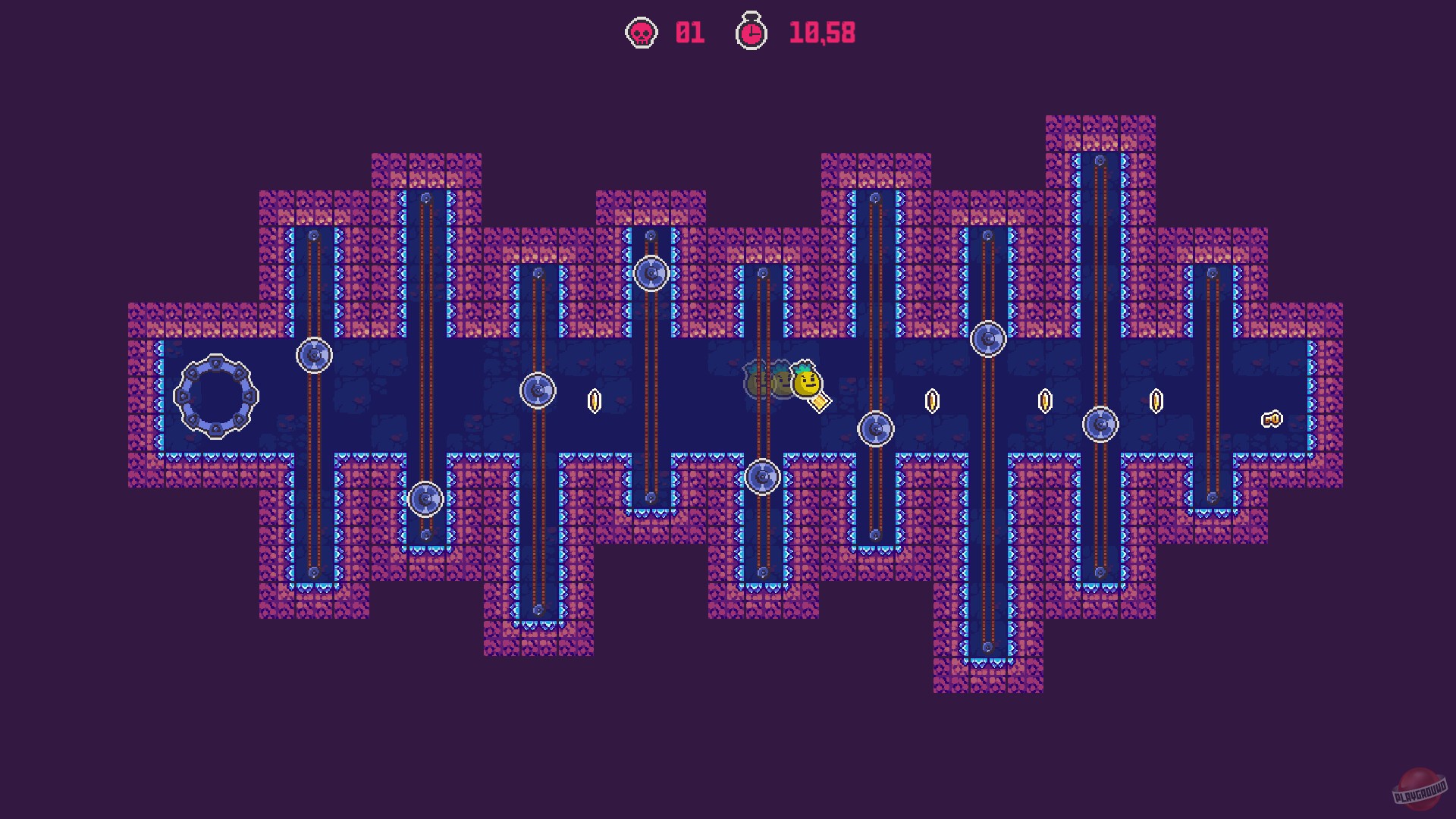The width and height of the screenshot is (1456, 819).
Task: Click the coin left of the pineapple character
Action: (594, 400)
